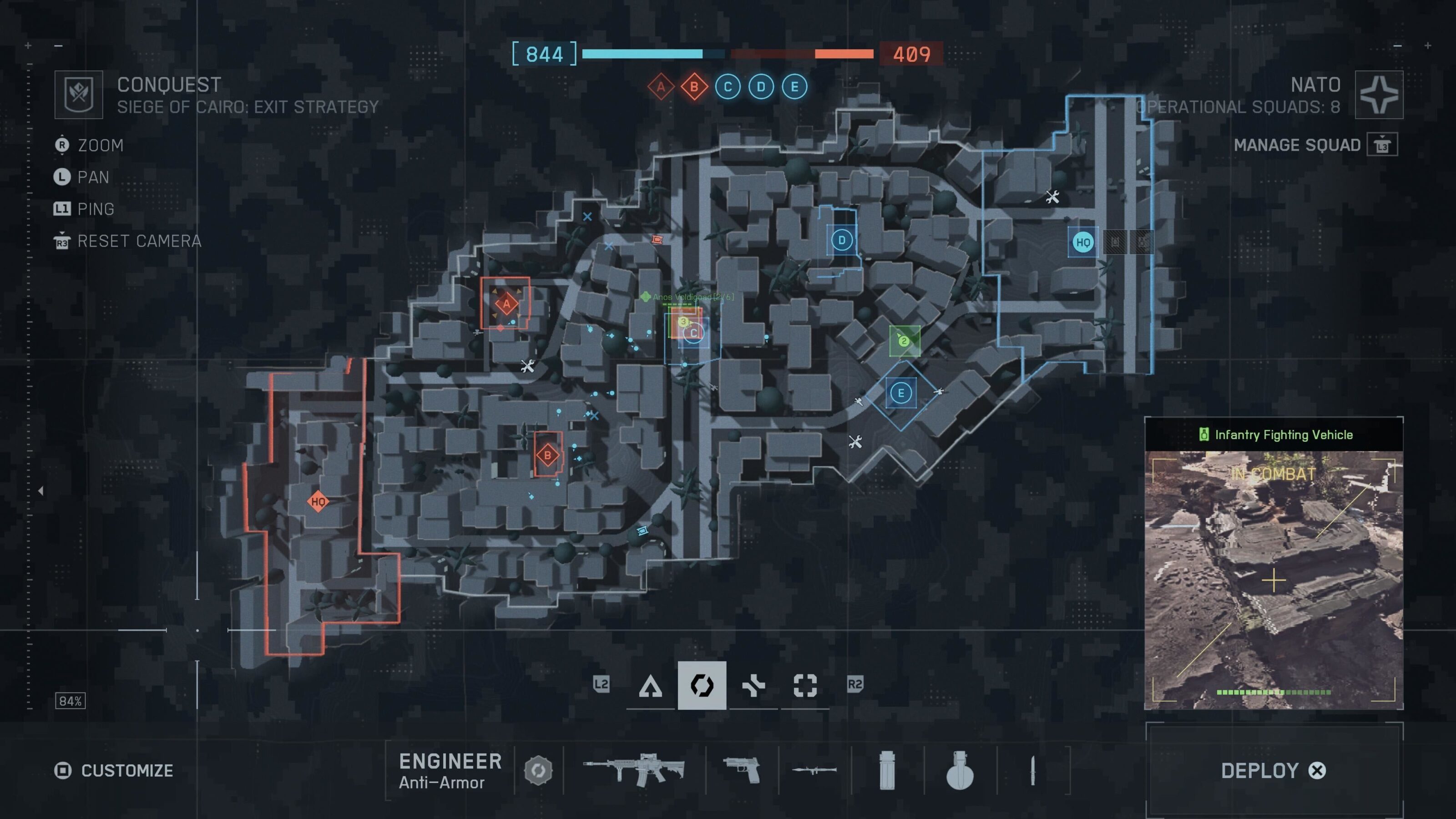Click enemy objective A on the map

point(506,303)
